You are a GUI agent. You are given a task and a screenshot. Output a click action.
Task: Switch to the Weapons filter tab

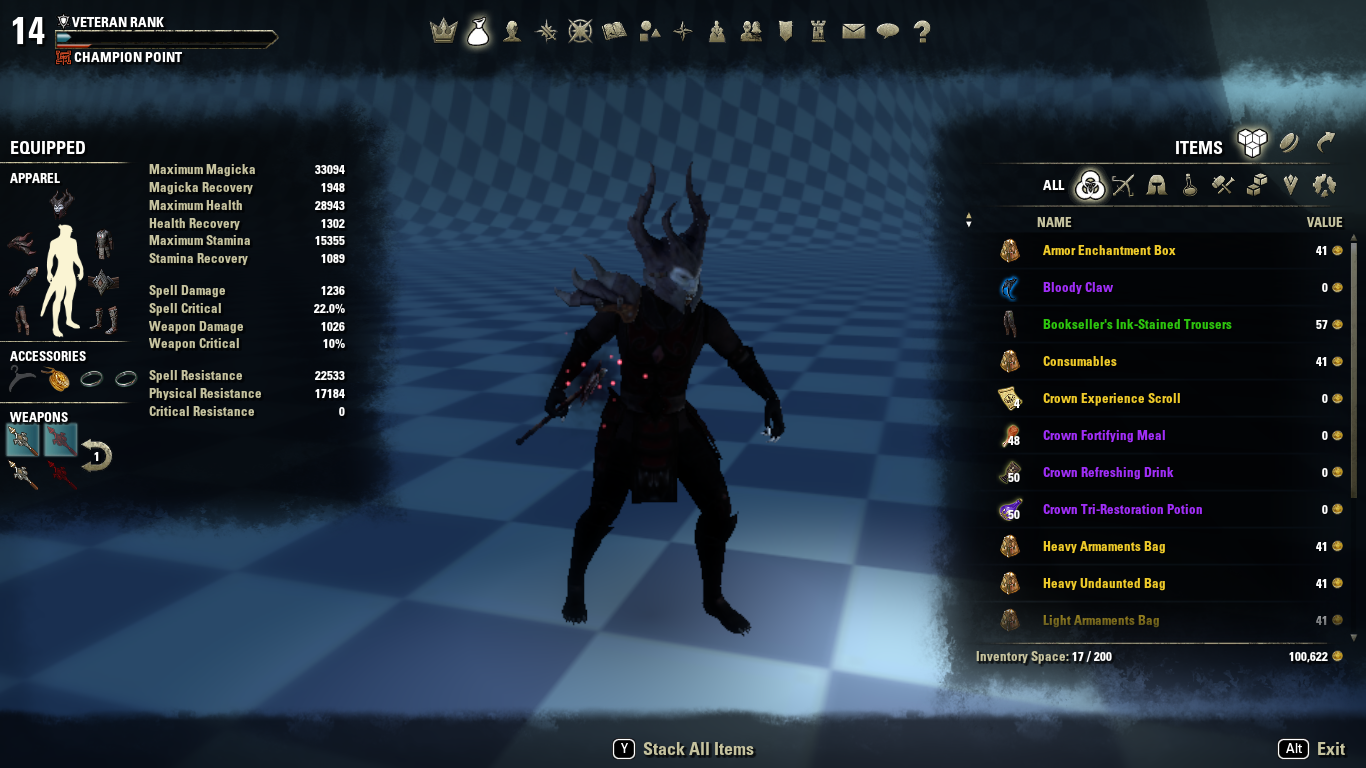tap(1123, 185)
